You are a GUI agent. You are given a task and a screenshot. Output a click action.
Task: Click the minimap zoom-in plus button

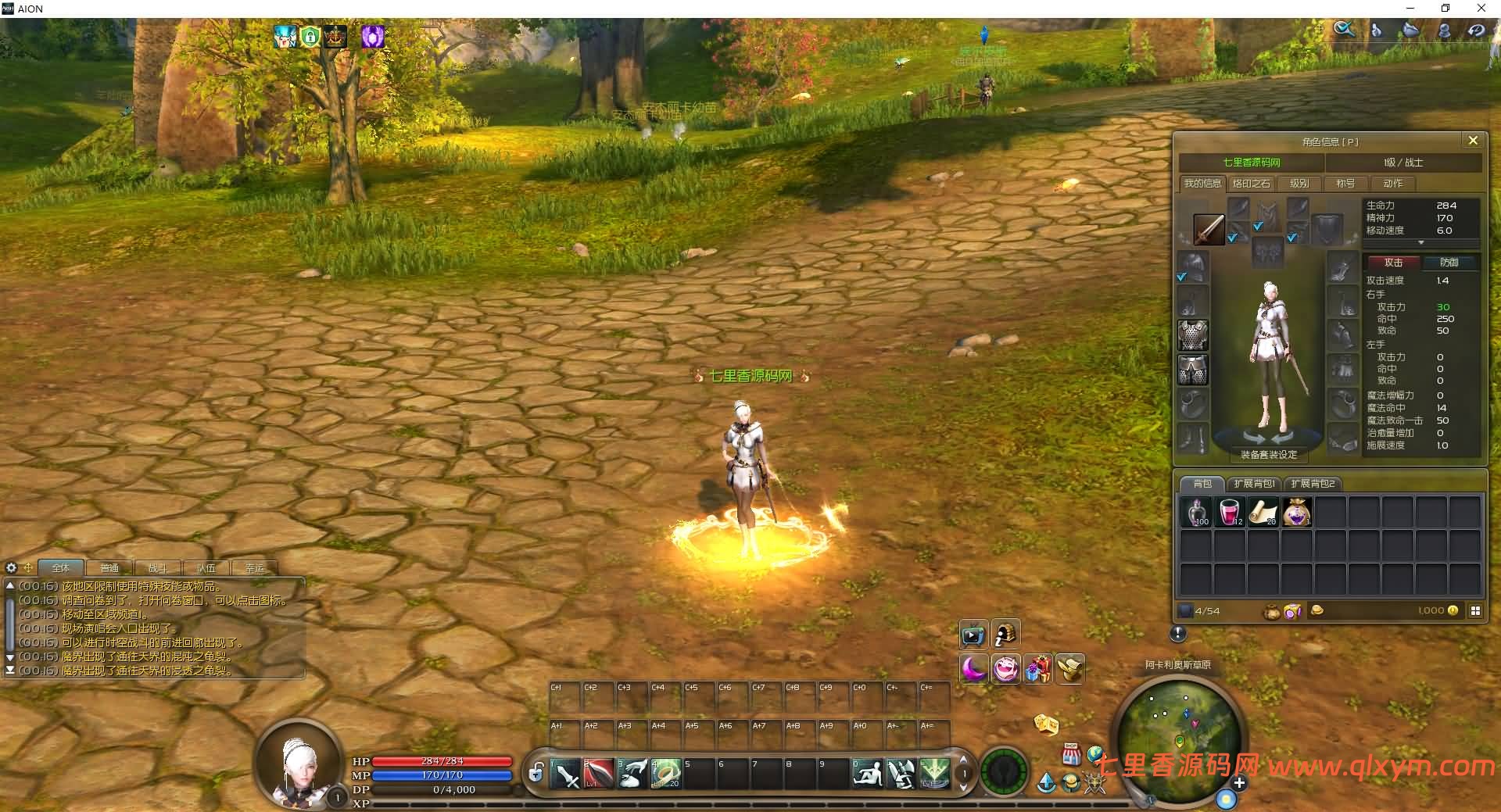(1239, 782)
